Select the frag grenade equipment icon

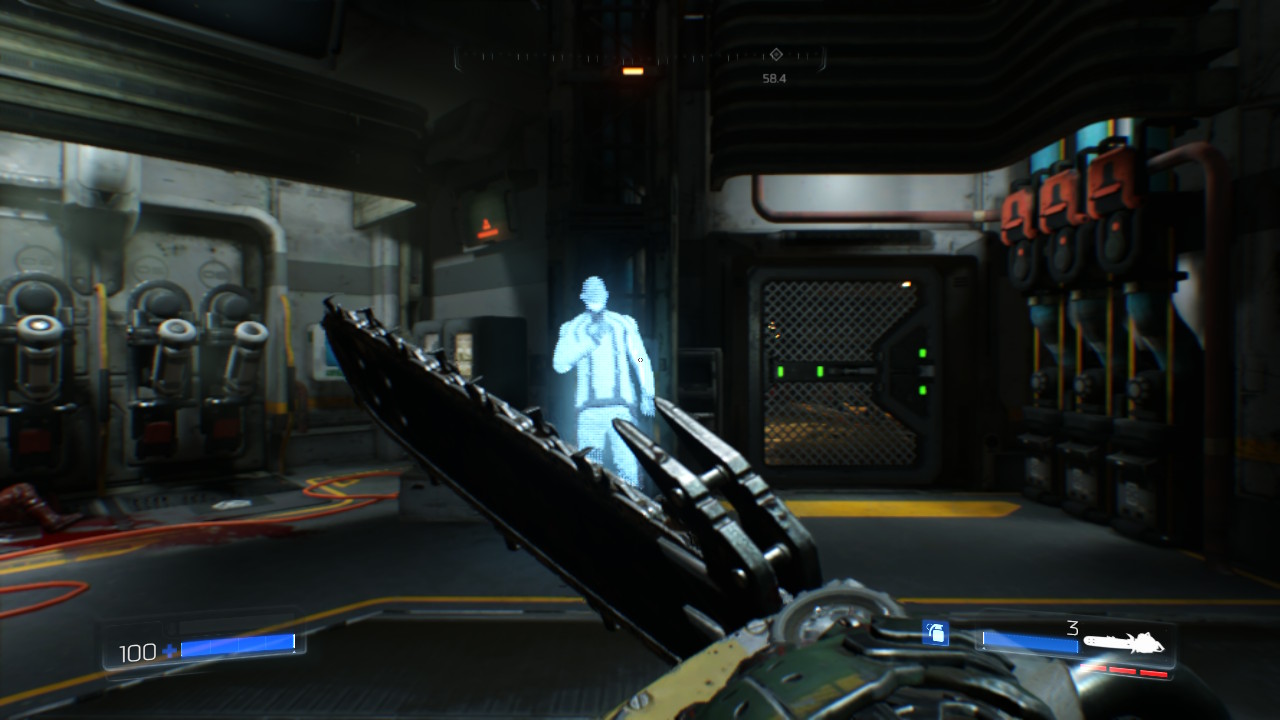(x=935, y=632)
